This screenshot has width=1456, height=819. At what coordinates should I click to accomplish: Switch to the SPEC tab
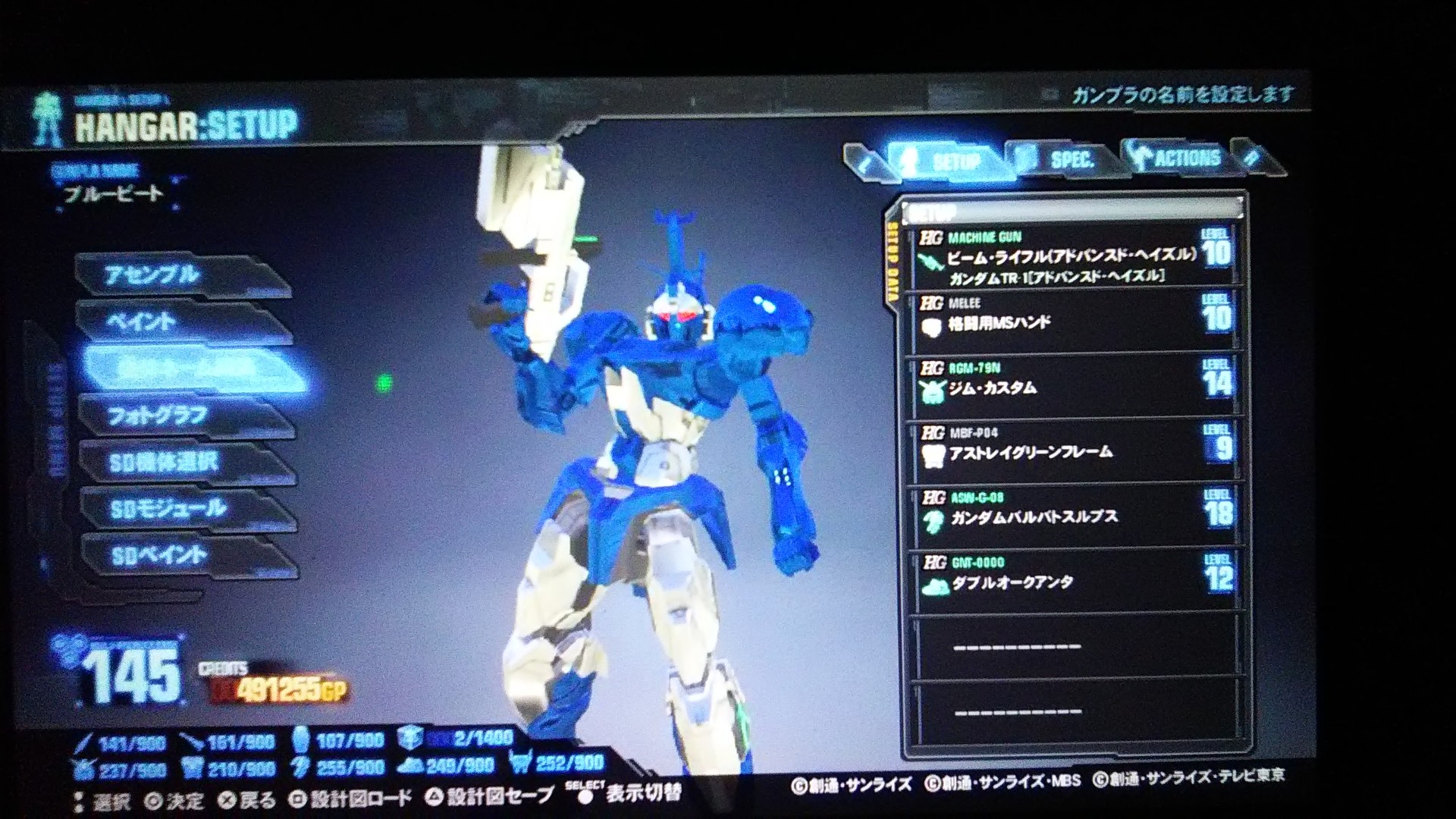click(x=1072, y=160)
